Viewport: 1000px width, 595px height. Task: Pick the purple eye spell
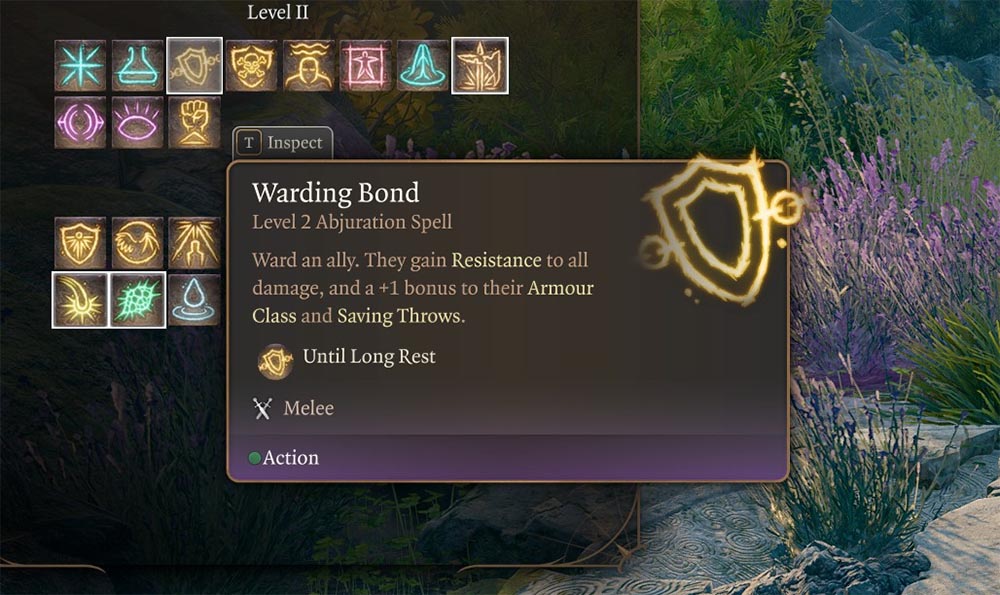pyautogui.click(x=137, y=122)
